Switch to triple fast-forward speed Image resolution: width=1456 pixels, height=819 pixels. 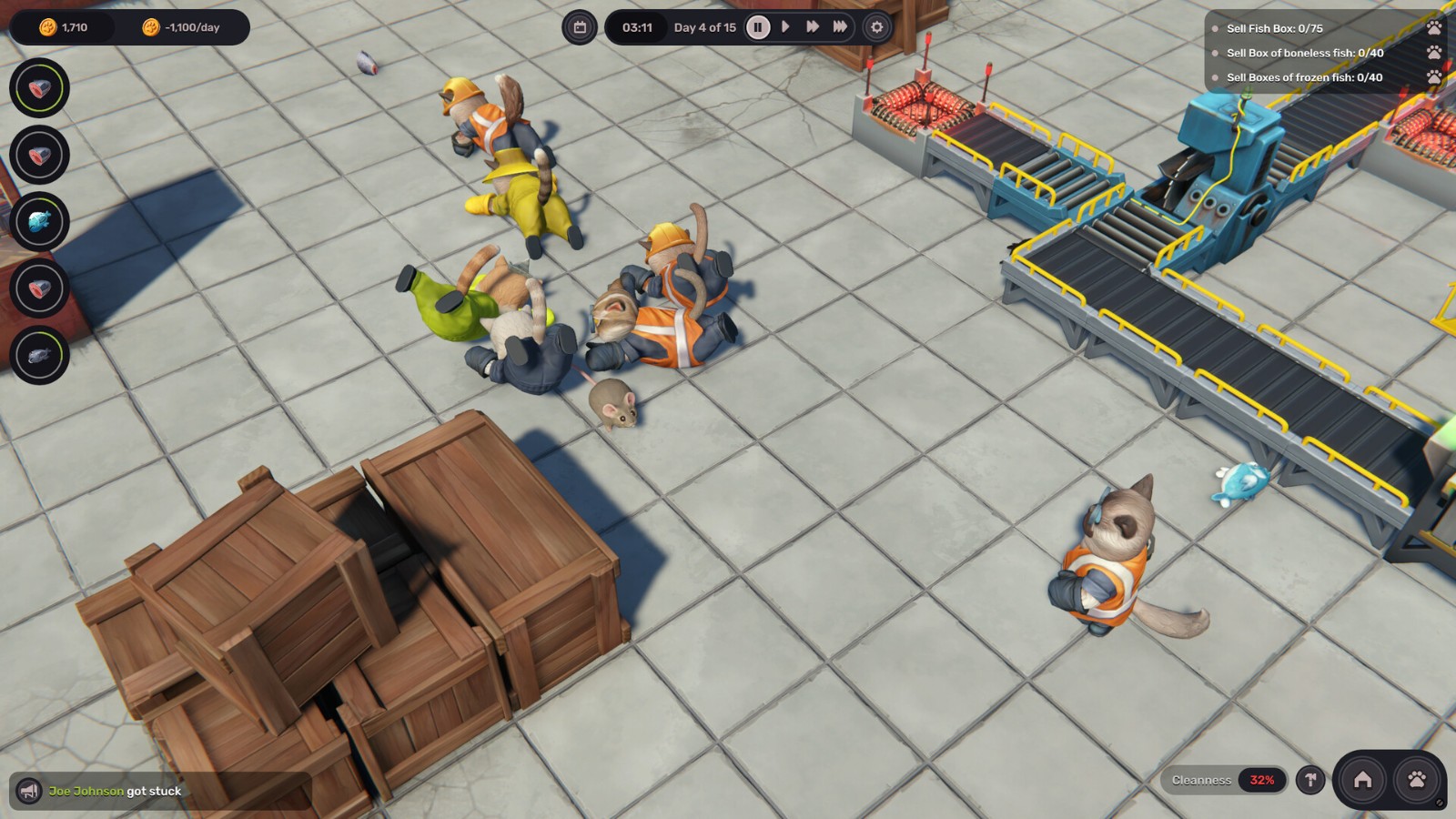click(840, 27)
